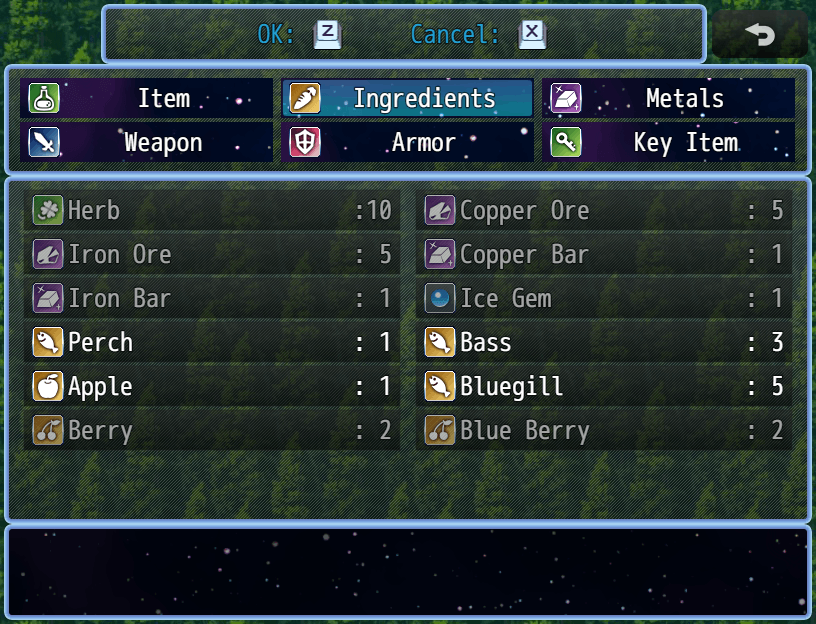Choose the Blue Berry item
Viewport: 816px width, 624px height.
(x=604, y=430)
